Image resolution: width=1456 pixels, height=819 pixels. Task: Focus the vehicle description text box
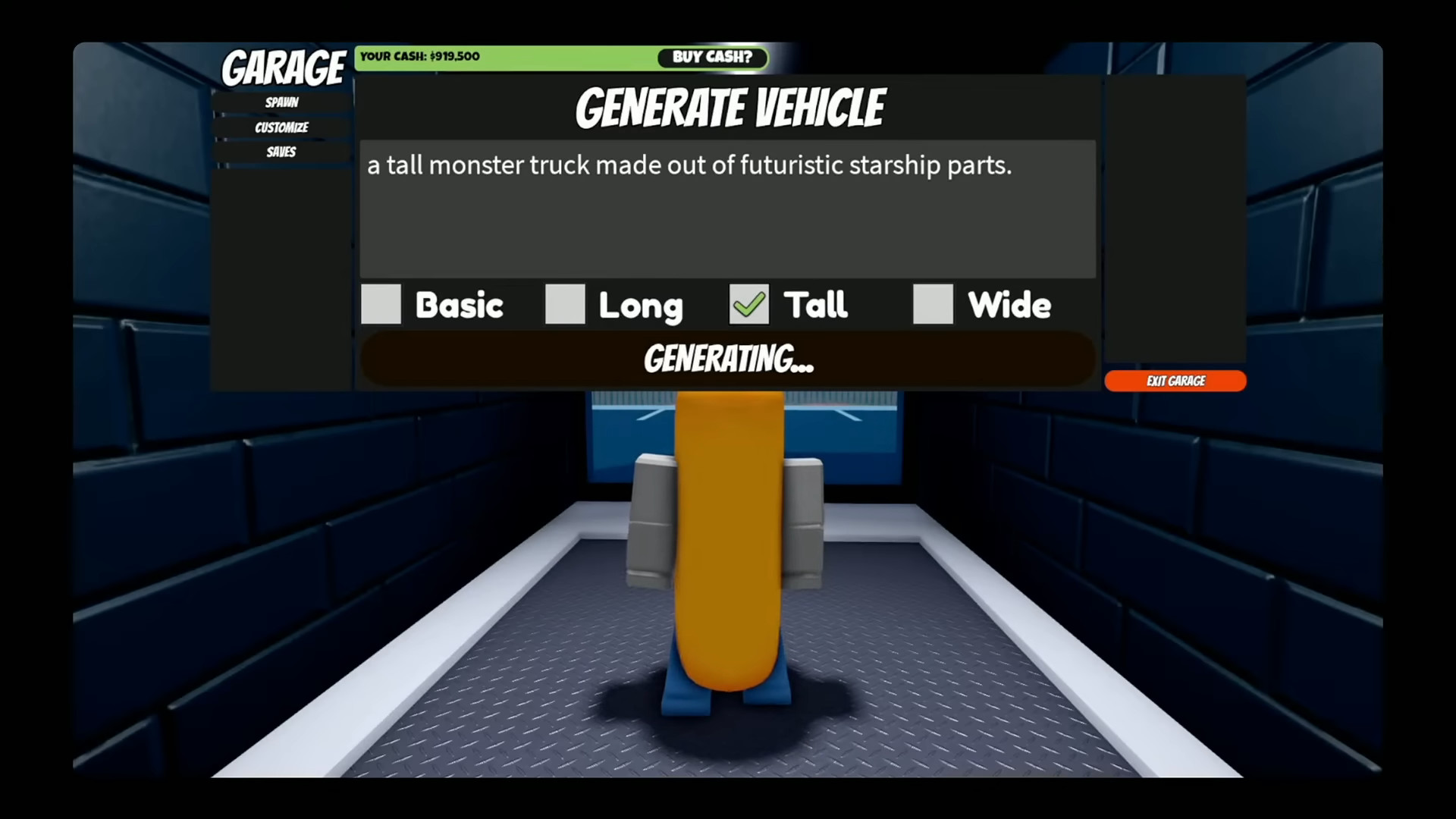pos(727,209)
